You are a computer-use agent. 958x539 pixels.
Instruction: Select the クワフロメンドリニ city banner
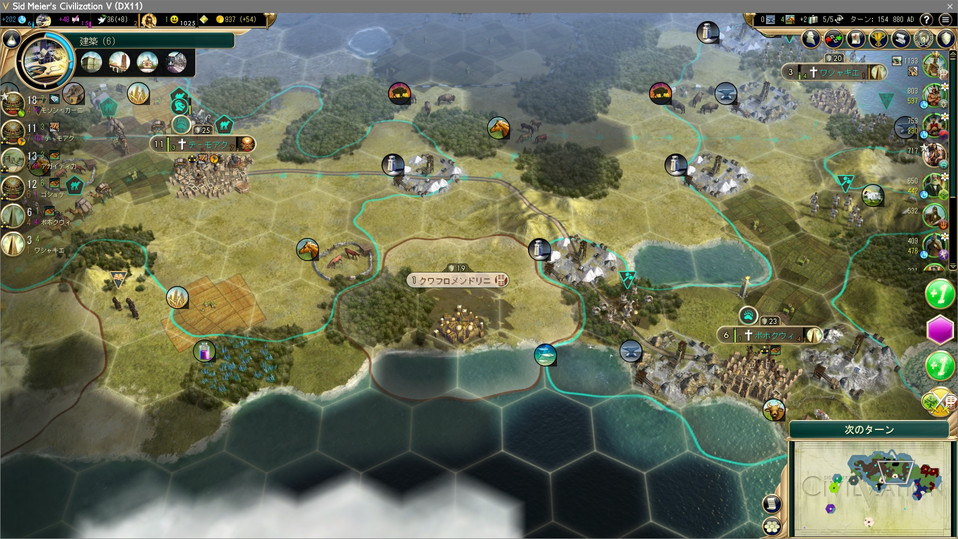click(458, 281)
